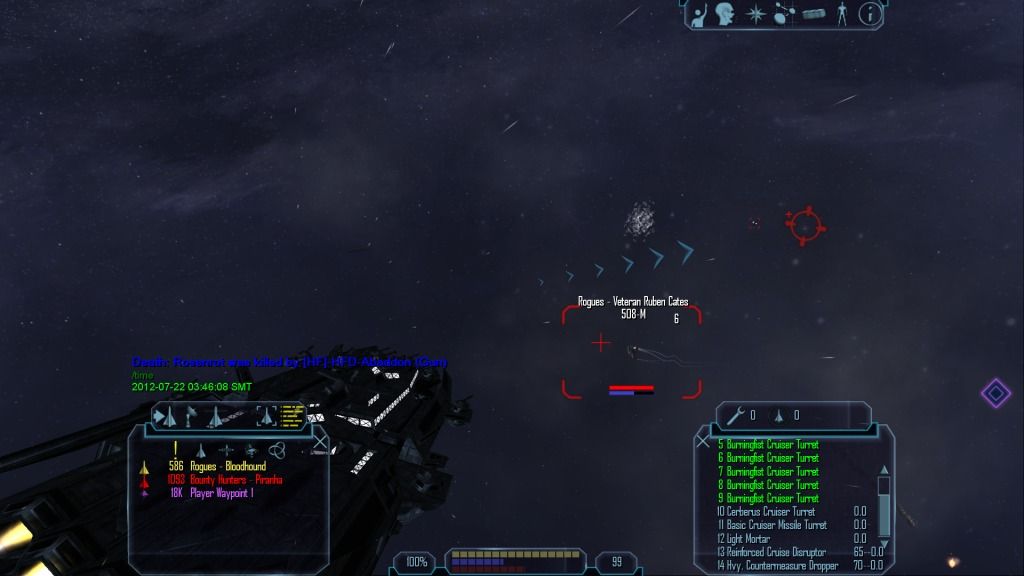Close the weapons list panel
1024x576 pixels.
pos(703,440)
